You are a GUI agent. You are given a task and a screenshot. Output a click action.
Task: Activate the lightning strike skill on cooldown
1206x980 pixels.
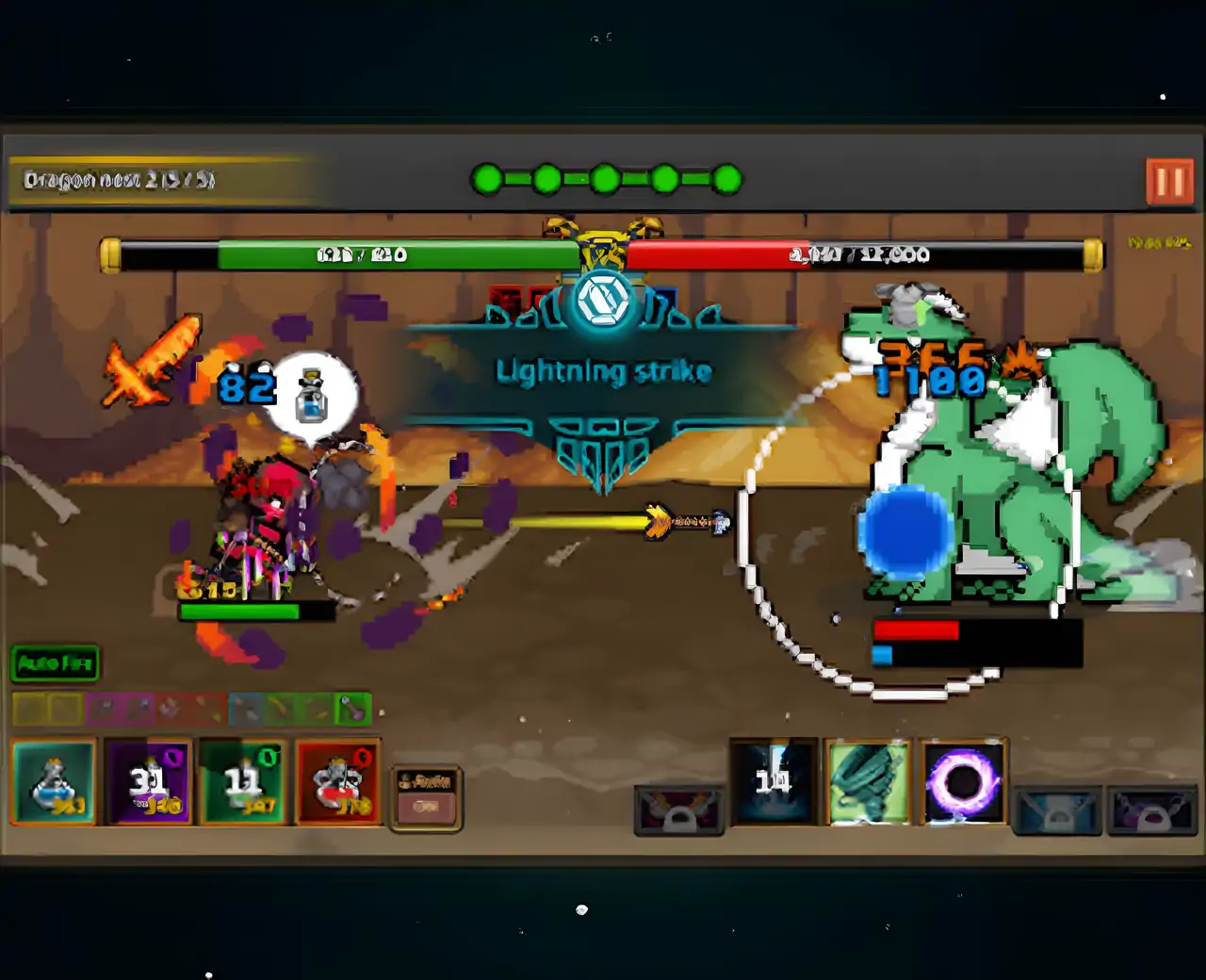773,781
